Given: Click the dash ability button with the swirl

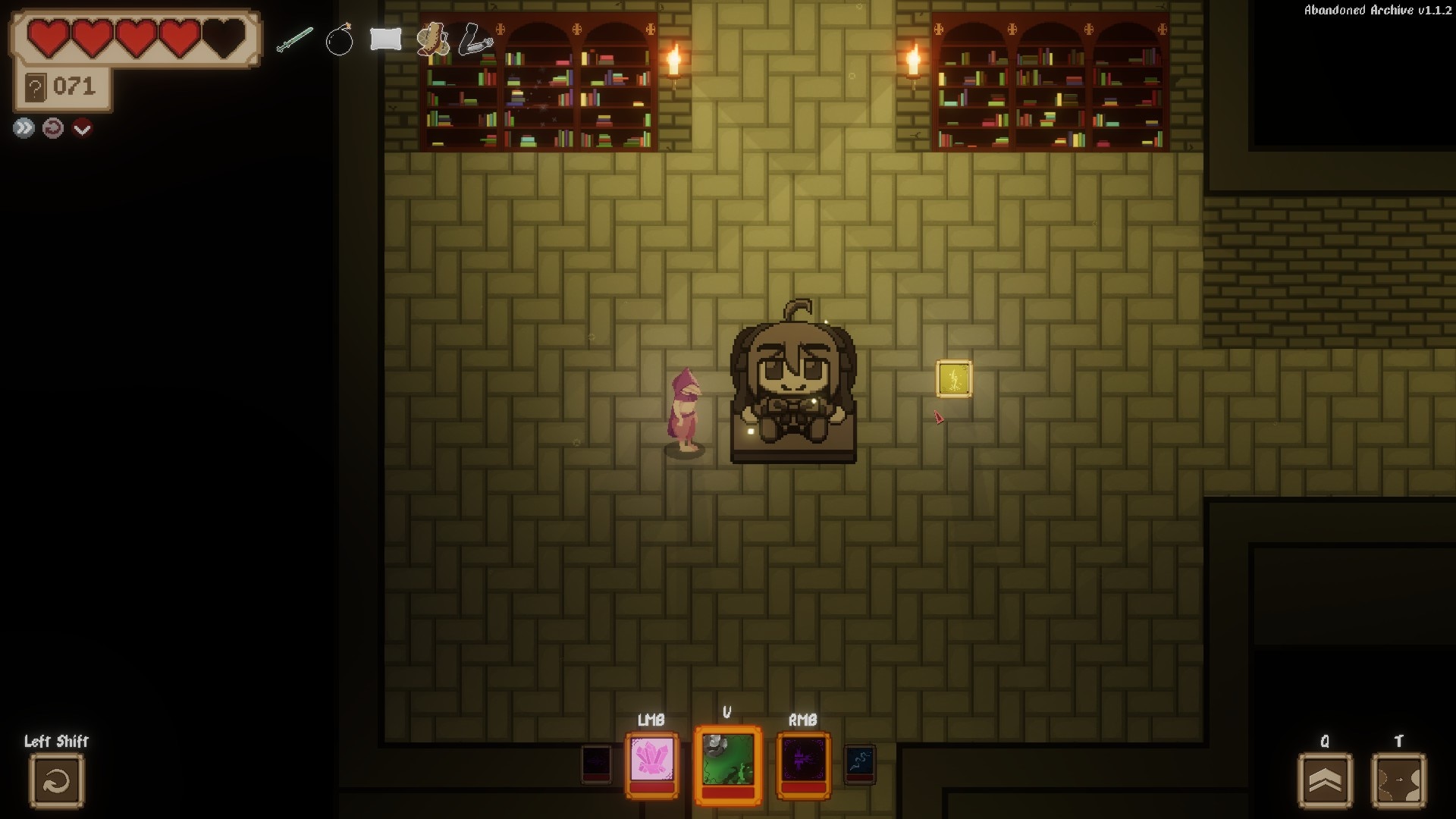Looking at the screenshot, I should pos(57,780).
